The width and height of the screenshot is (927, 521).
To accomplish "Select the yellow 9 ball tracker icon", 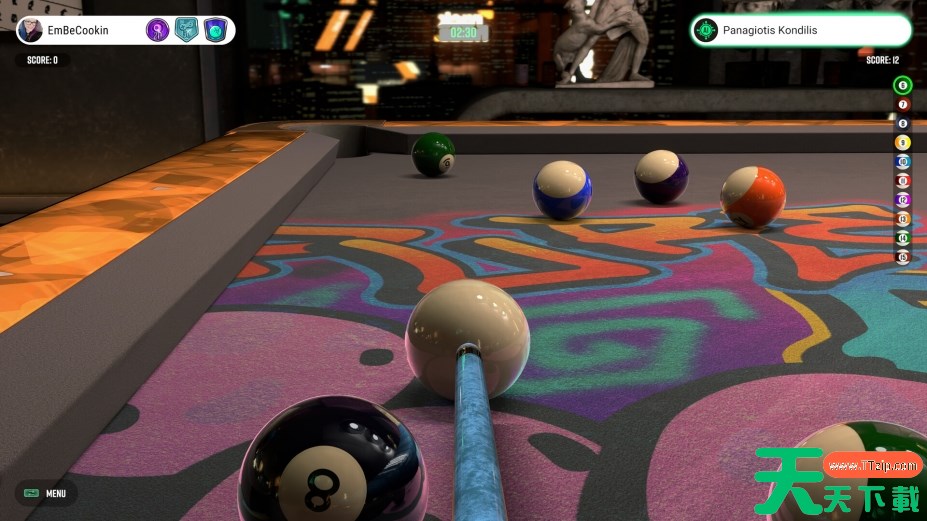I will 902,142.
